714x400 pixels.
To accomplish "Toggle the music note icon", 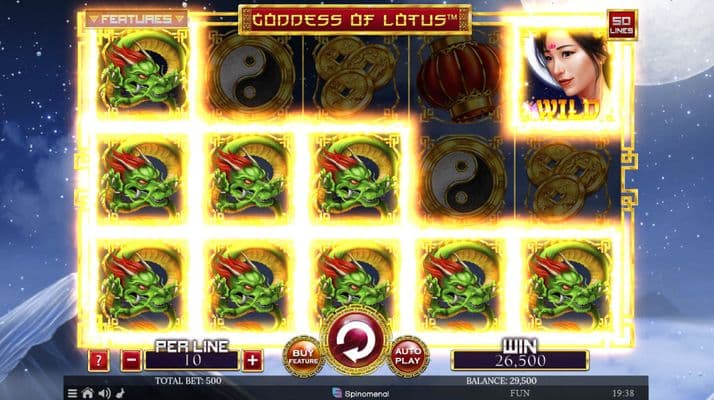I will click(x=118, y=393).
